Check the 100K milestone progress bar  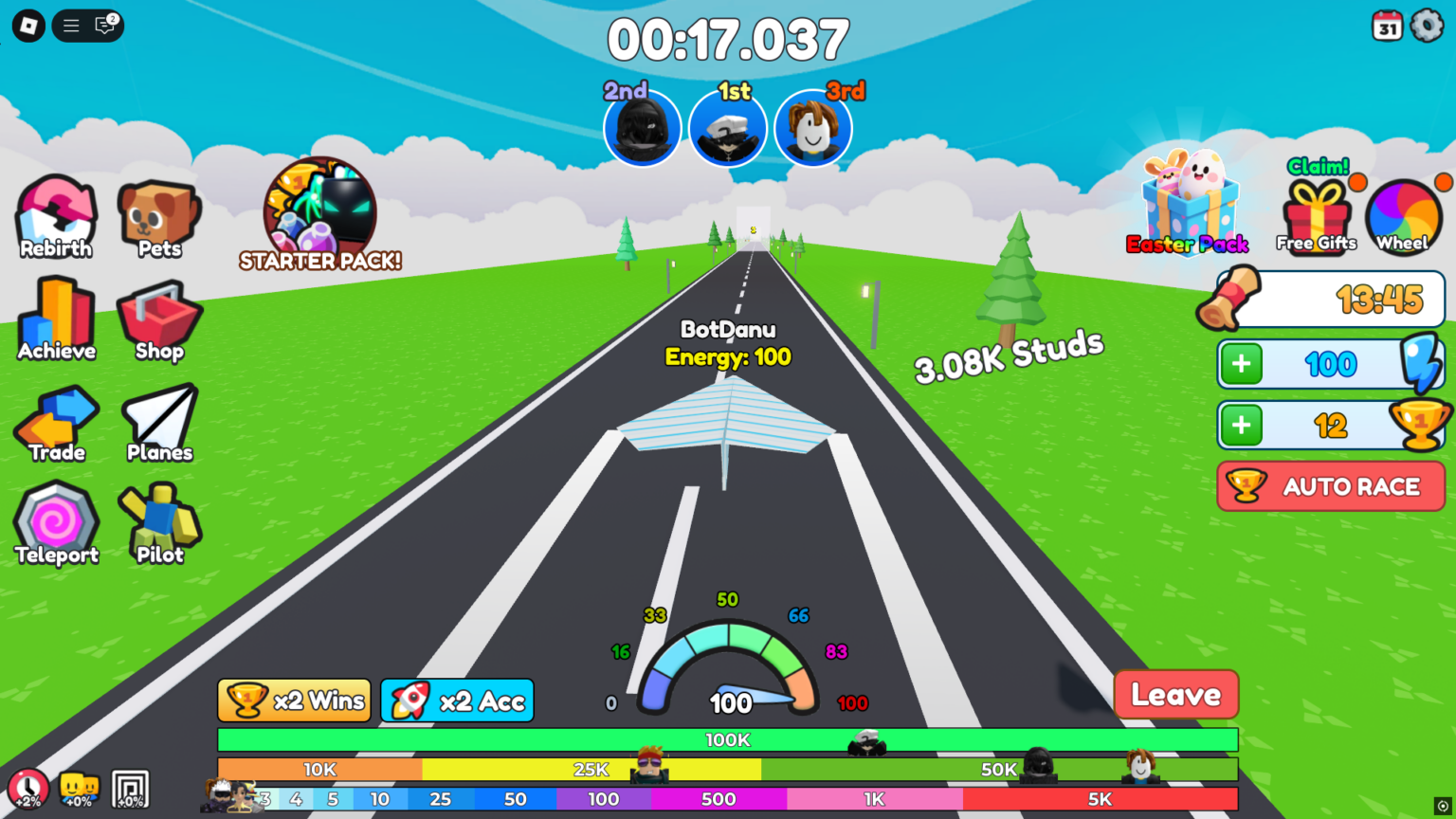tap(727, 739)
